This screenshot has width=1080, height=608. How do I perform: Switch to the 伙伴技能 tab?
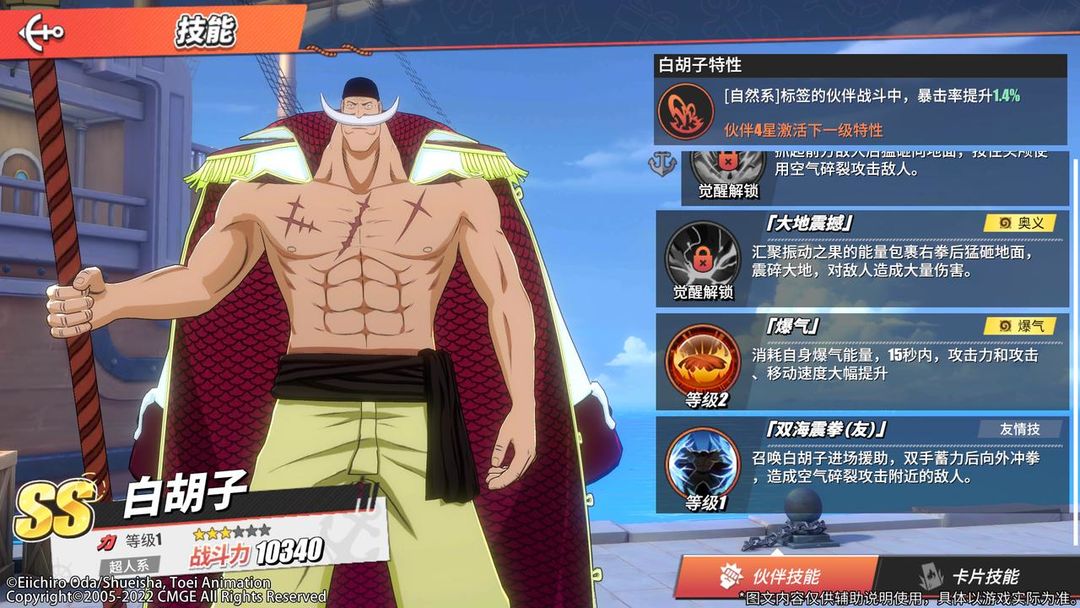(772, 576)
